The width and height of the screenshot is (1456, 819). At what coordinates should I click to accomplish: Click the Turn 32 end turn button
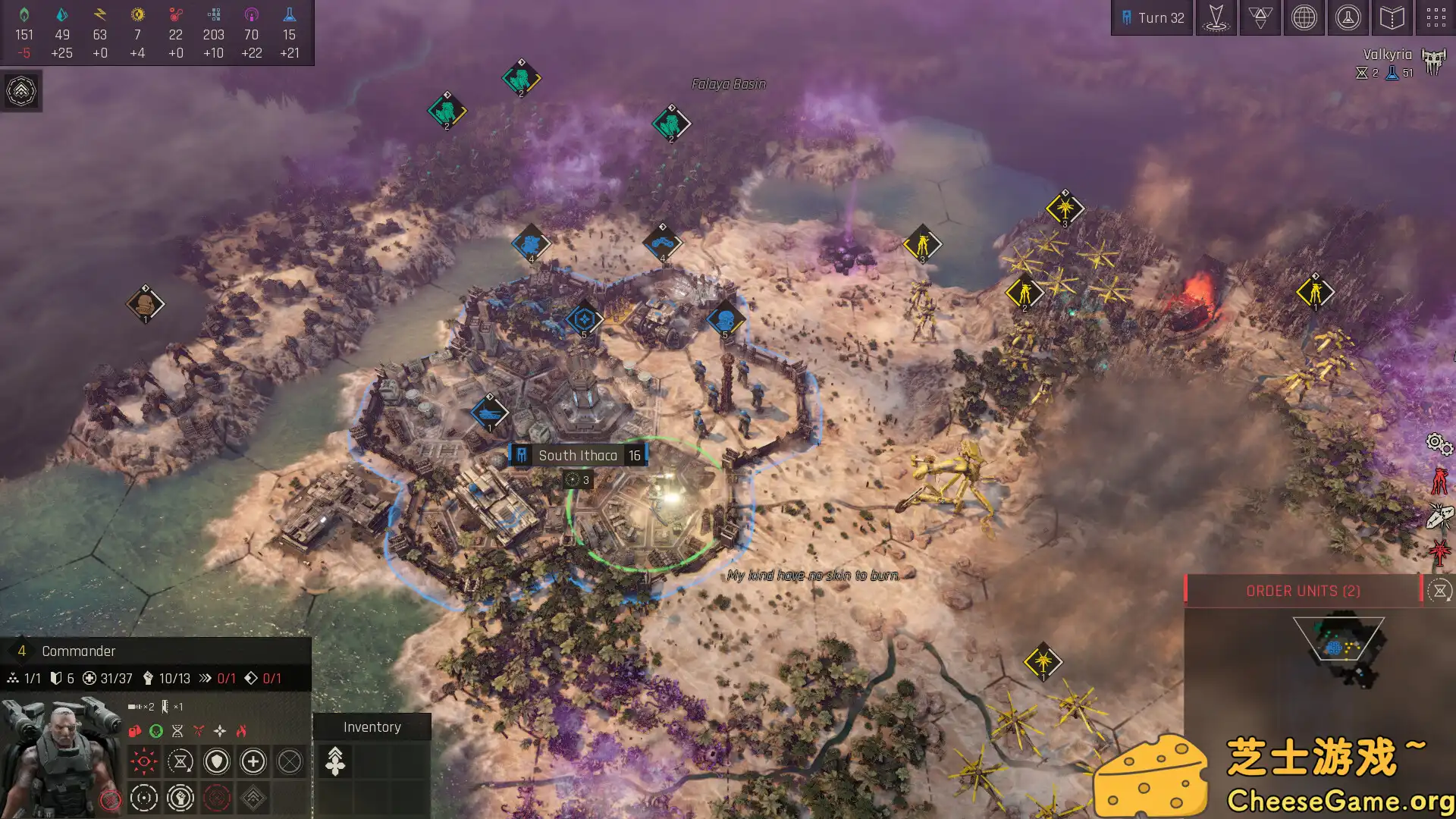pyautogui.click(x=1150, y=17)
